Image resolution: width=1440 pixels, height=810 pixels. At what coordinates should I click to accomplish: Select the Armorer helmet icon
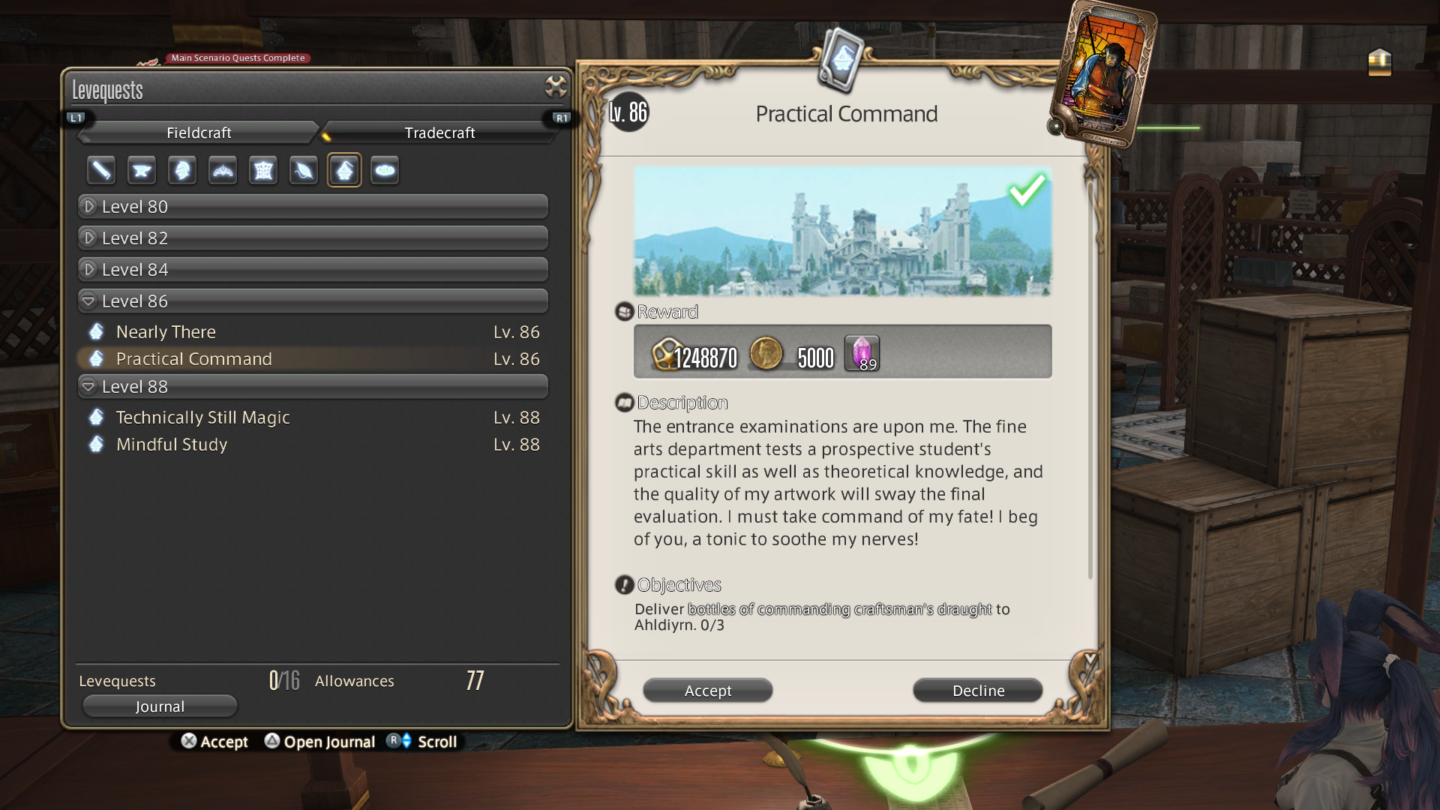(x=182, y=170)
